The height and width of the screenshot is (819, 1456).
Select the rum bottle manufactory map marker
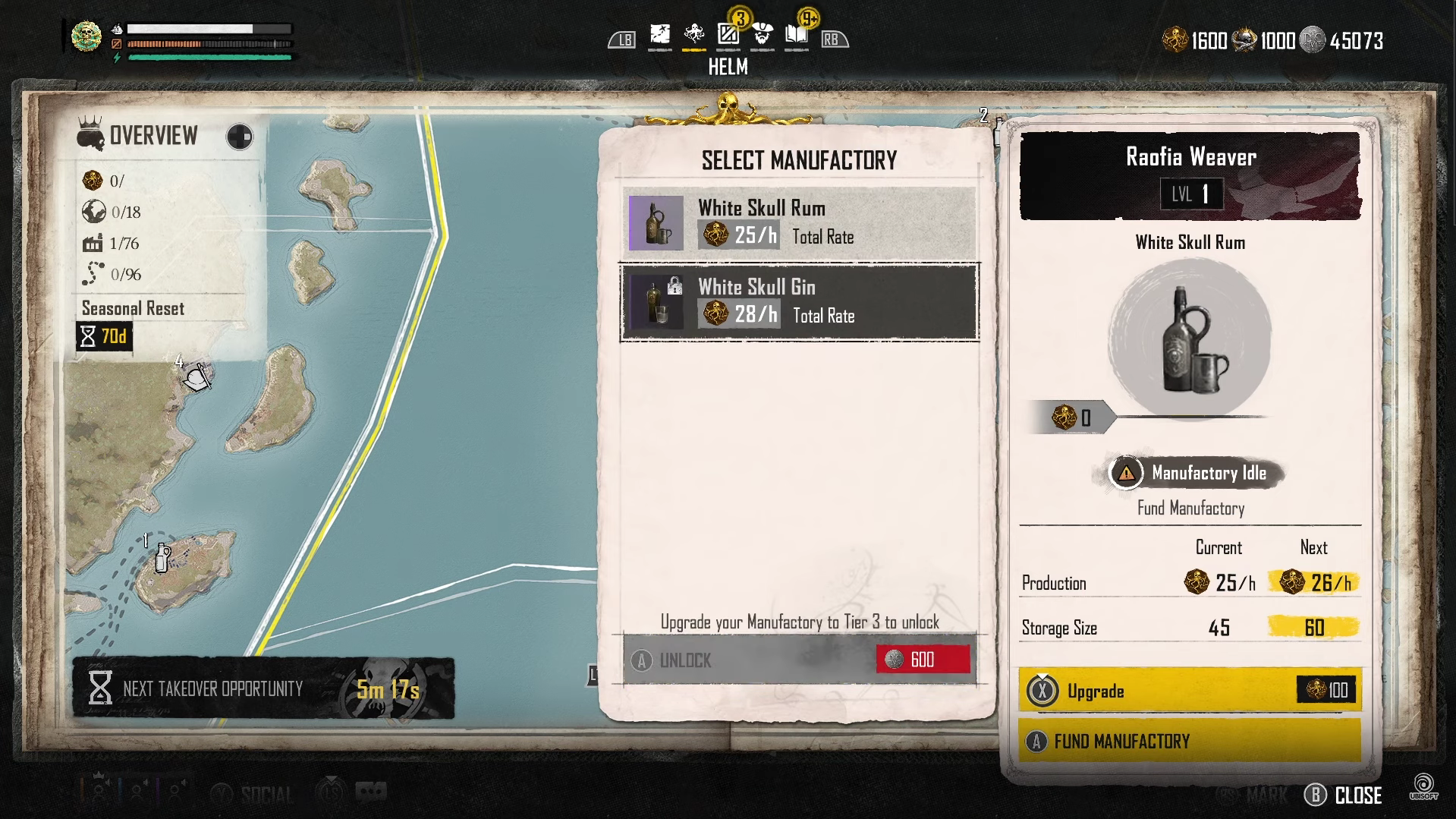[162, 558]
